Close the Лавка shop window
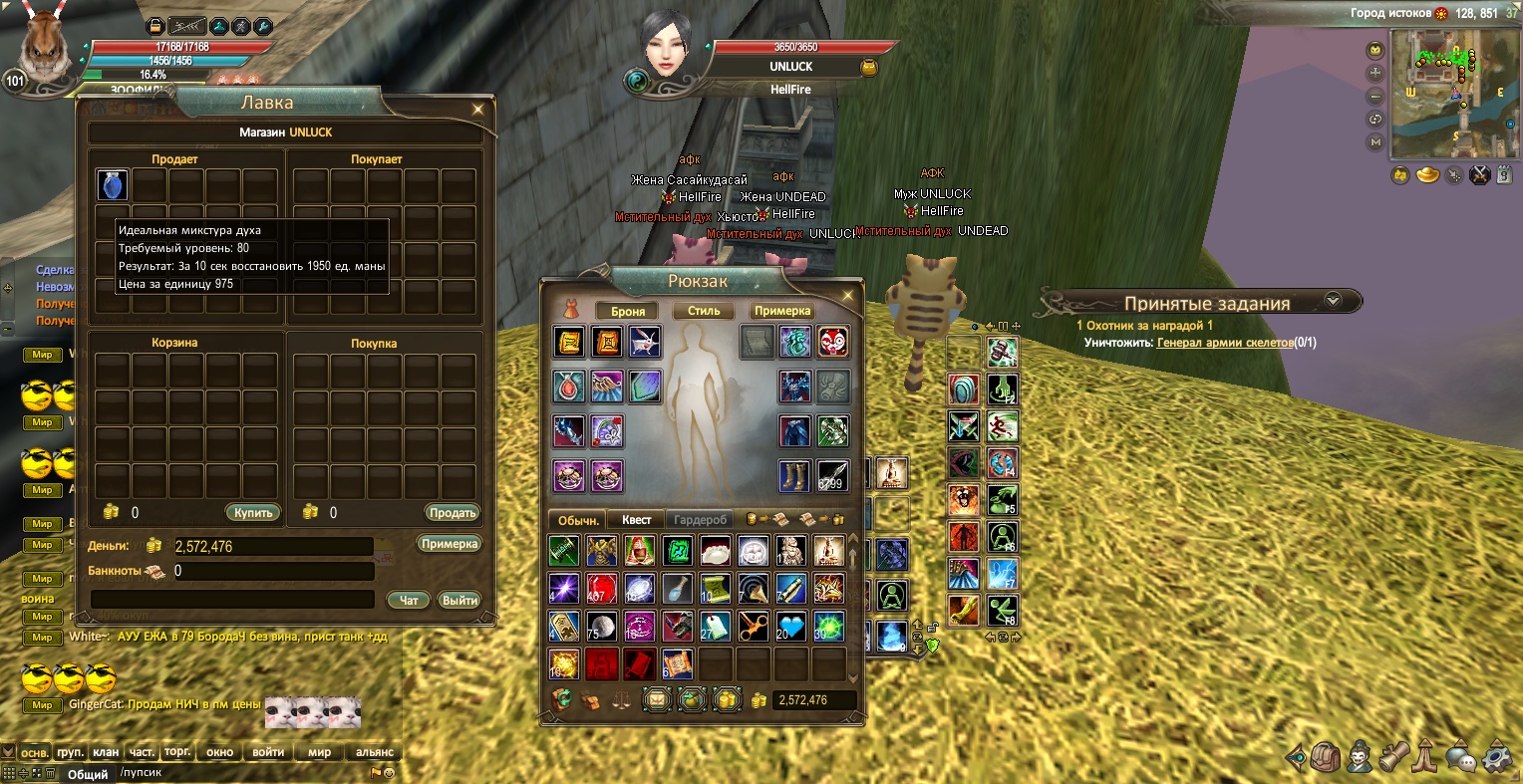Viewport: 1523px width, 784px height. [x=478, y=109]
